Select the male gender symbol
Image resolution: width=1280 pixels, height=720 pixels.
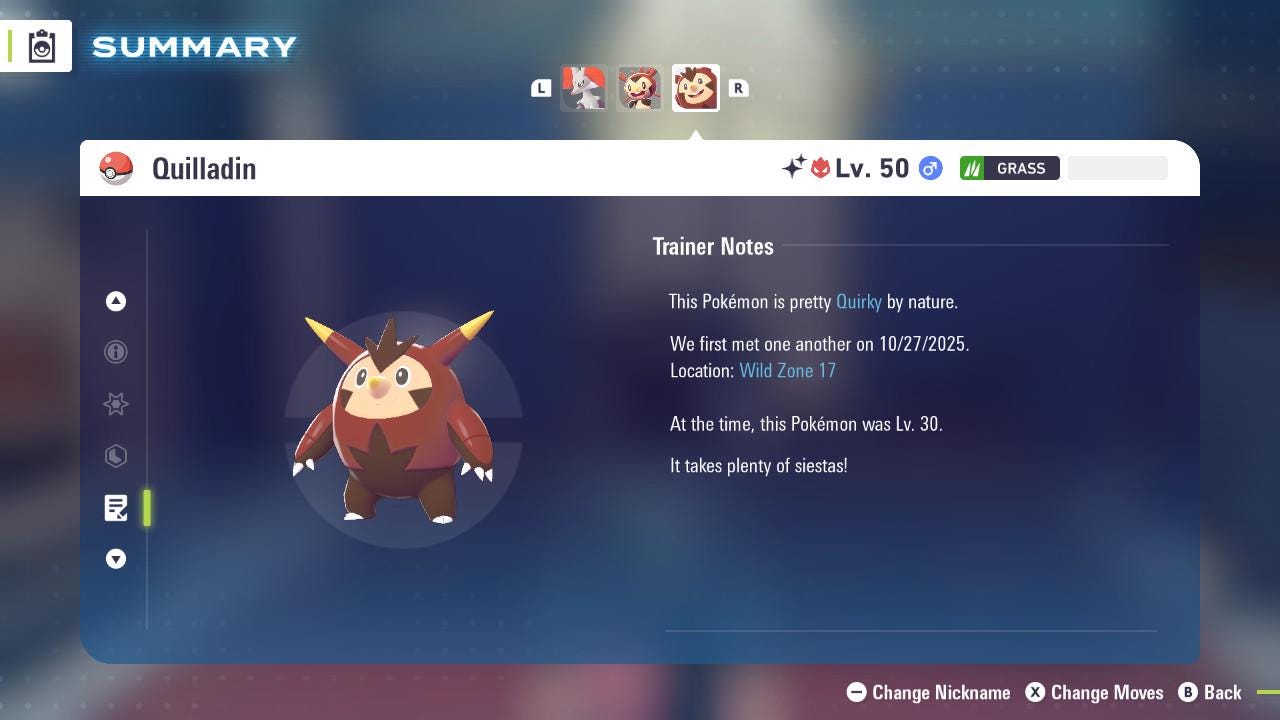pyautogui.click(x=929, y=168)
